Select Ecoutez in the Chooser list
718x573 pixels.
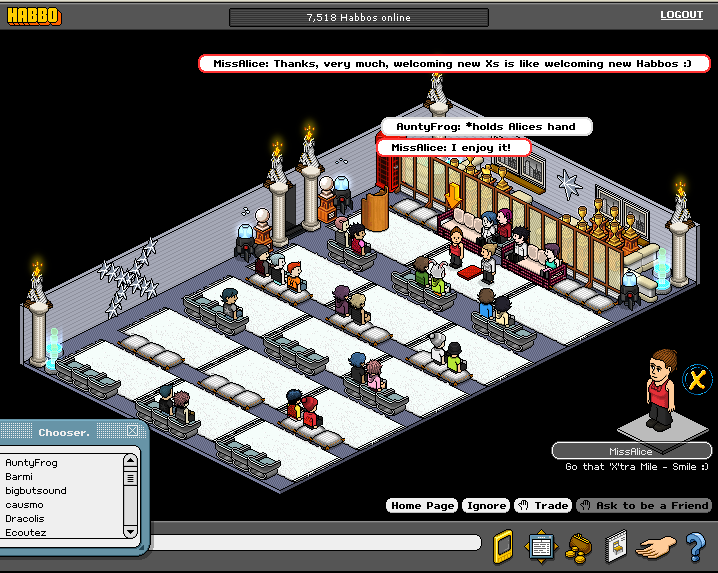pyautogui.click(x=26, y=533)
